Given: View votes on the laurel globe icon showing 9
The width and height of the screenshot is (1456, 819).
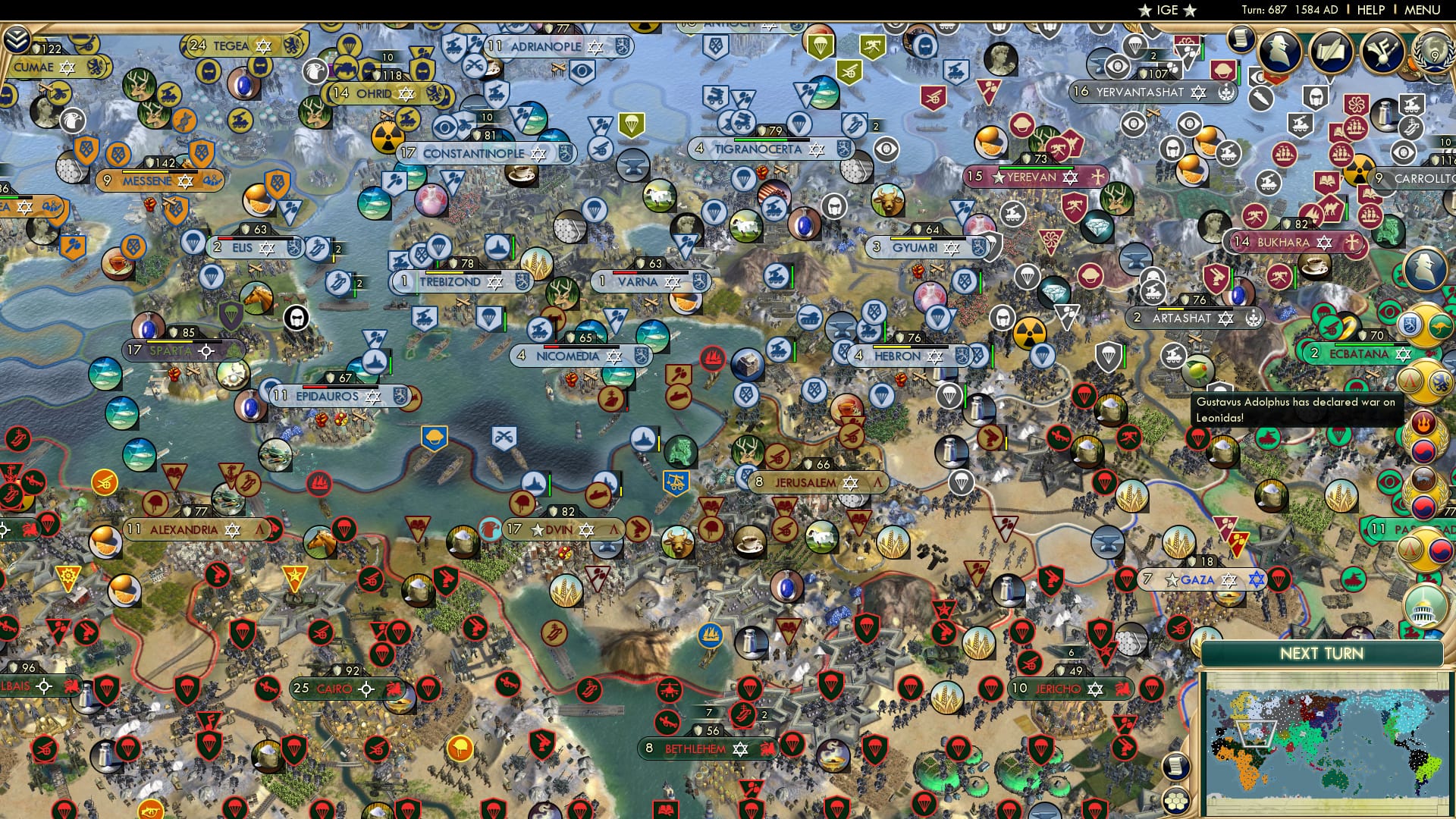Looking at the screenshot, I should [1434, 52].
